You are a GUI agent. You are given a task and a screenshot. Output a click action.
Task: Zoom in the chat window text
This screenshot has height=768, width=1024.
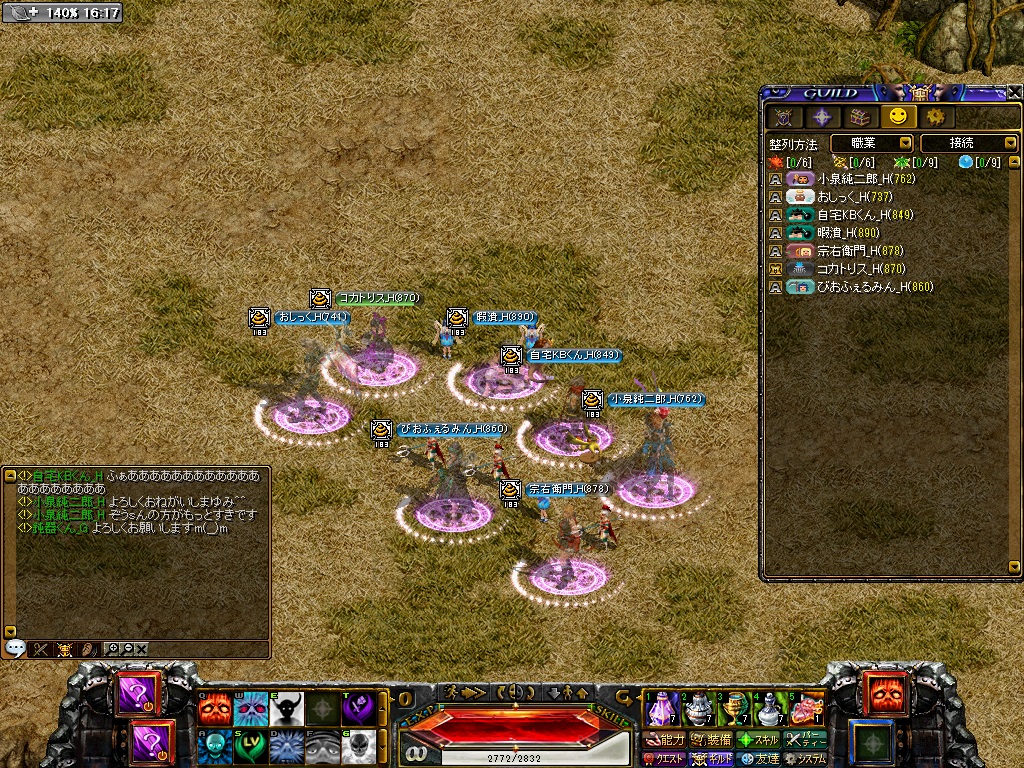112,648
